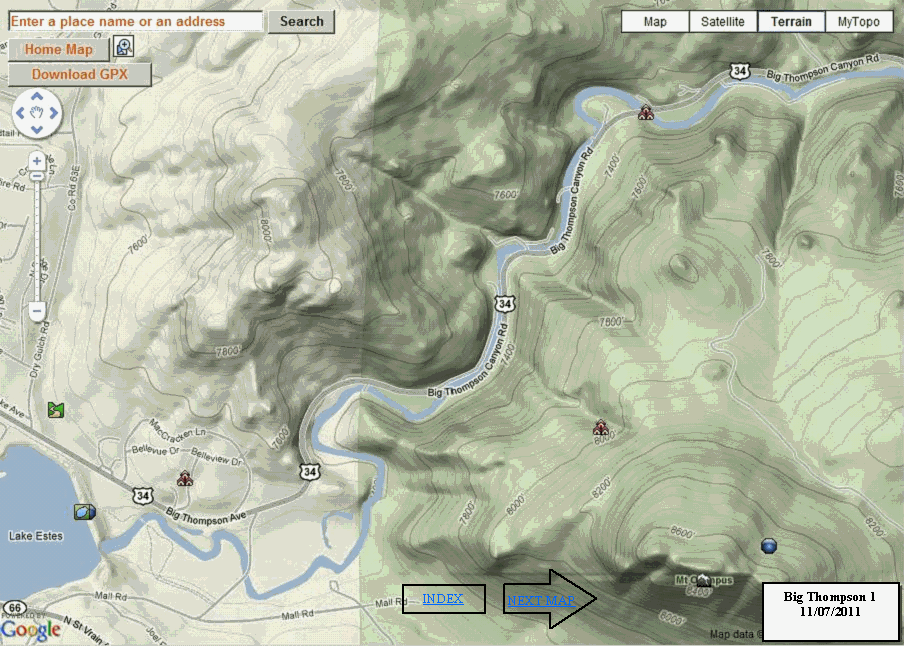
Task: Select the blue marker near Mt Olympus
Action: (x=769, y=546)
